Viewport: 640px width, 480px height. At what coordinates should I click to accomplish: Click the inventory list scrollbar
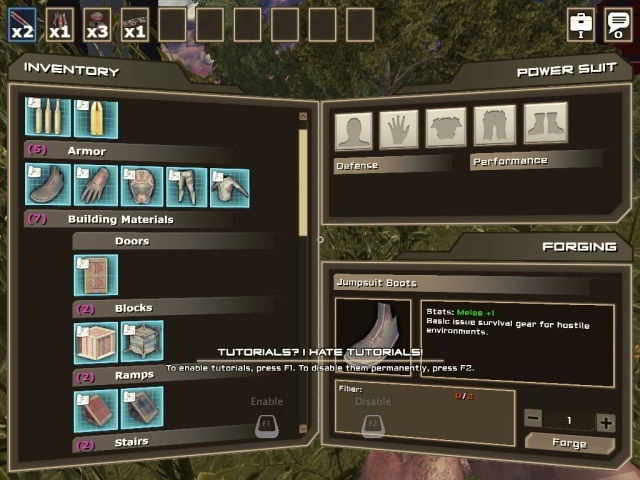pyautogui.click(x=303, y=180)
